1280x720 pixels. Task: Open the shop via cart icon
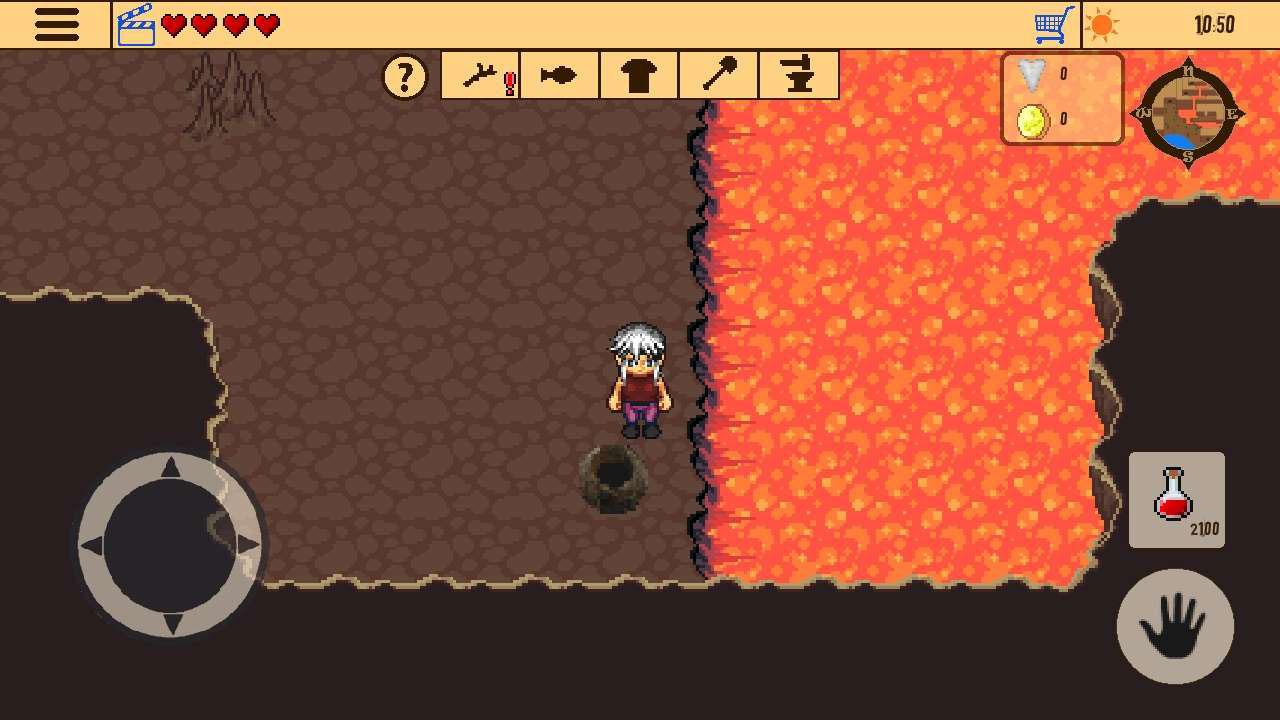[1053, 23]
